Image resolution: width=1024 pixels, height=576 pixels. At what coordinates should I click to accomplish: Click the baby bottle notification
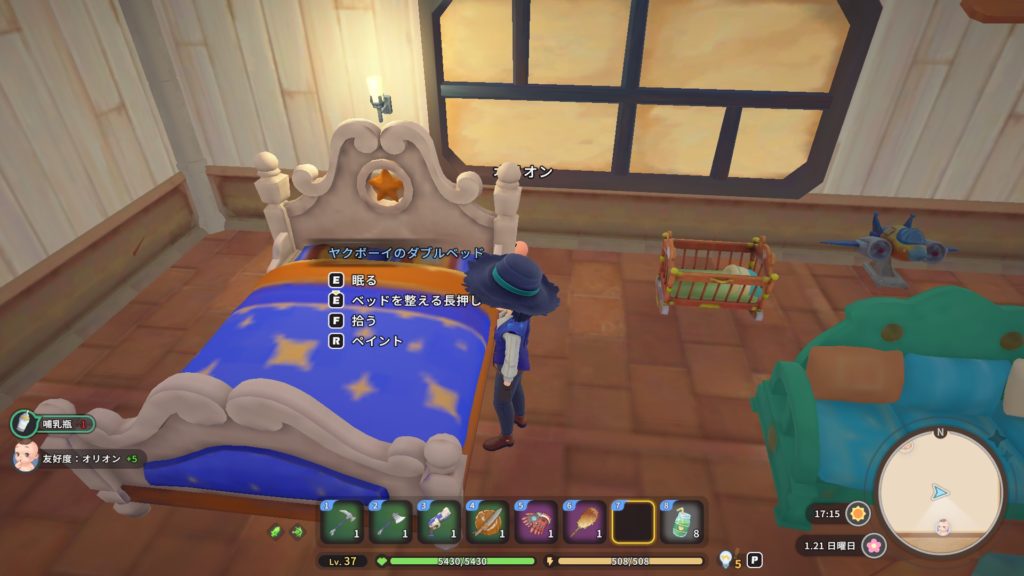tap(53, 423)
